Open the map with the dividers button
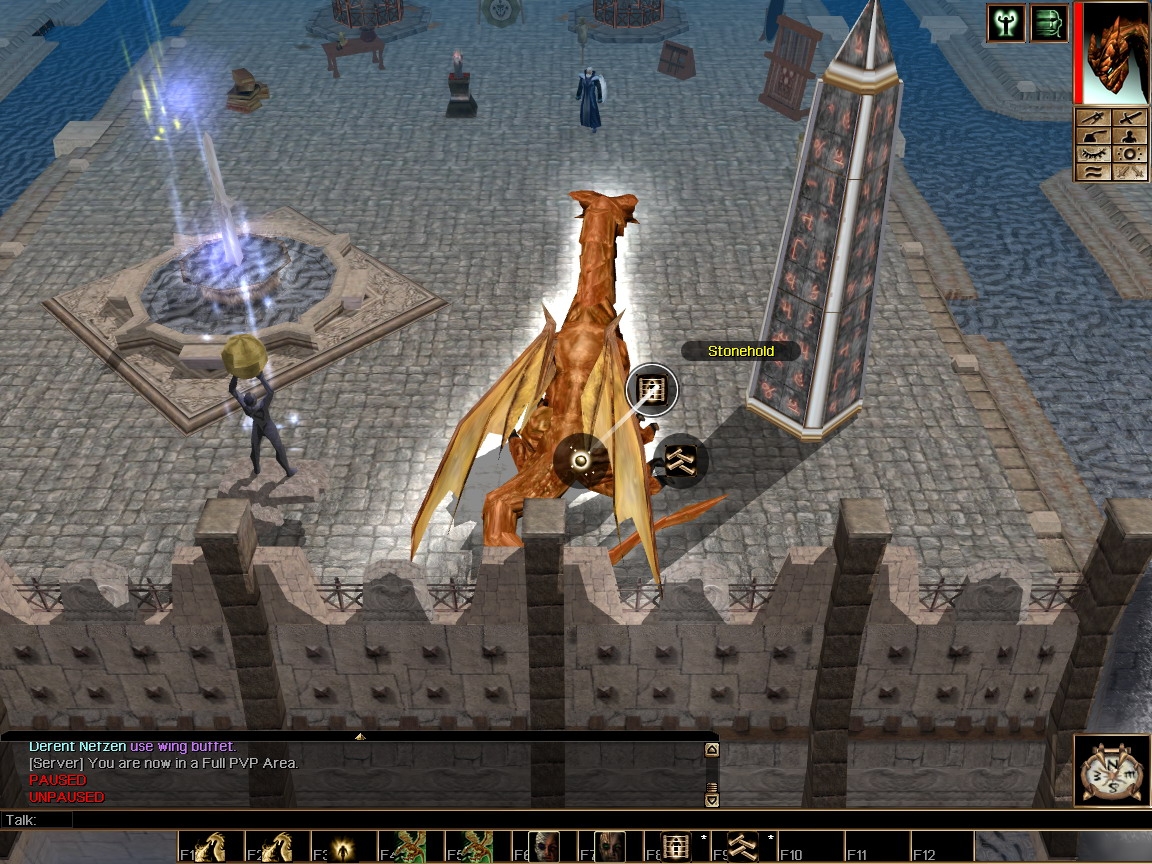1152x864 pixels. pyautogui.click(x=1093, y=119)
